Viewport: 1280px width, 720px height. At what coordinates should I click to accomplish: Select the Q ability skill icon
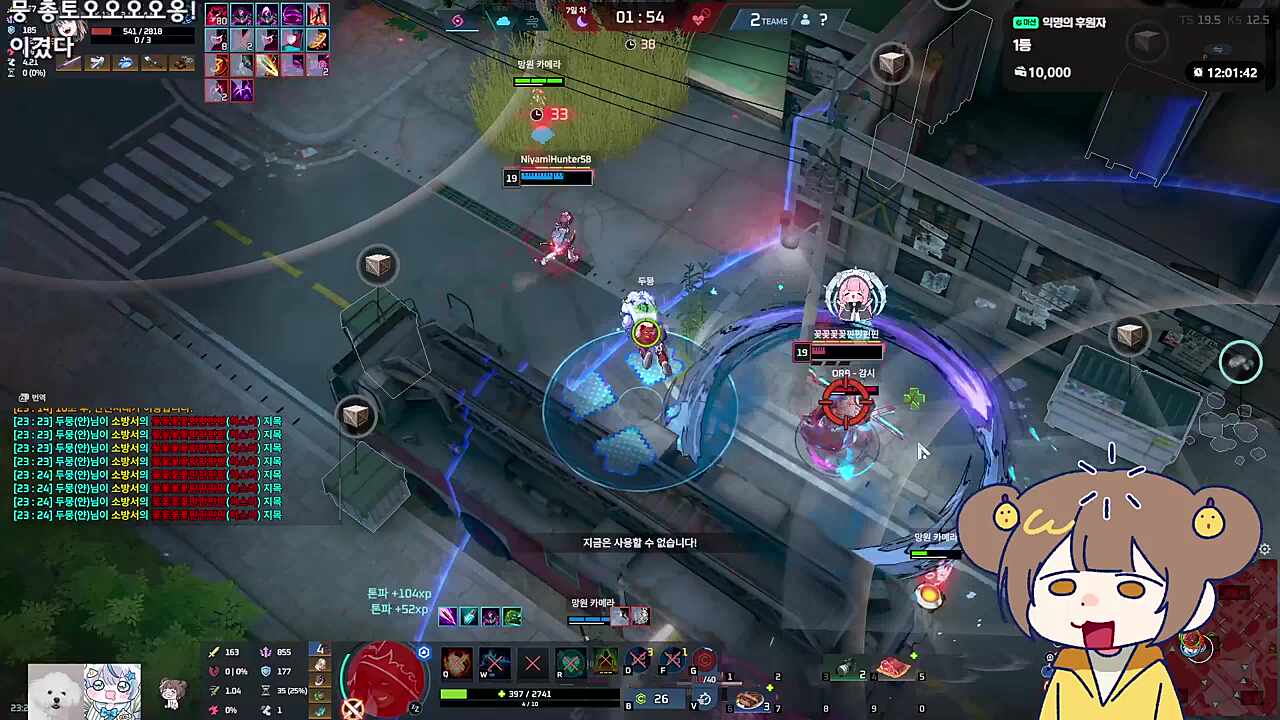click(457, 662)
